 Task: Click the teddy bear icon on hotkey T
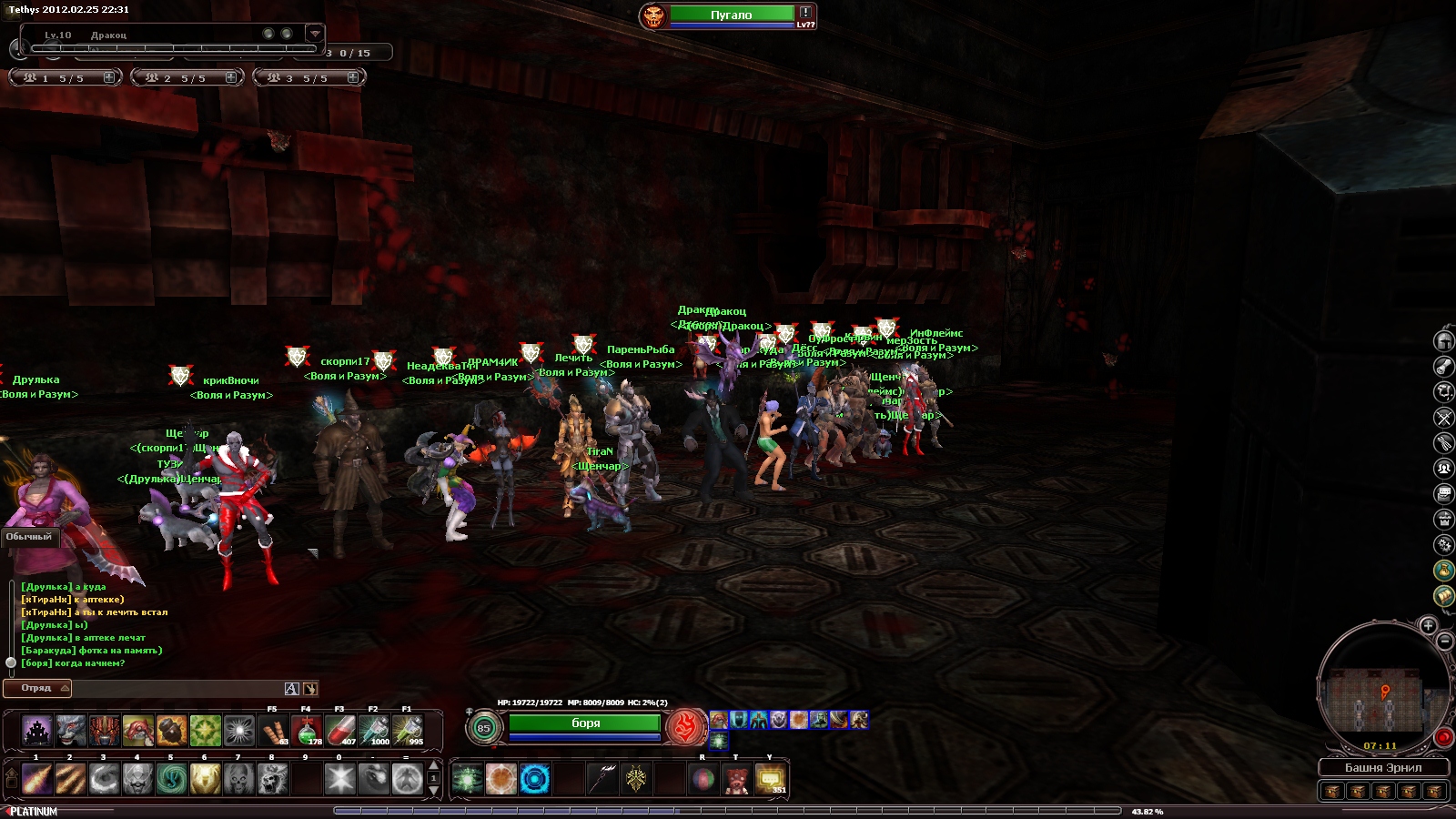736,780
